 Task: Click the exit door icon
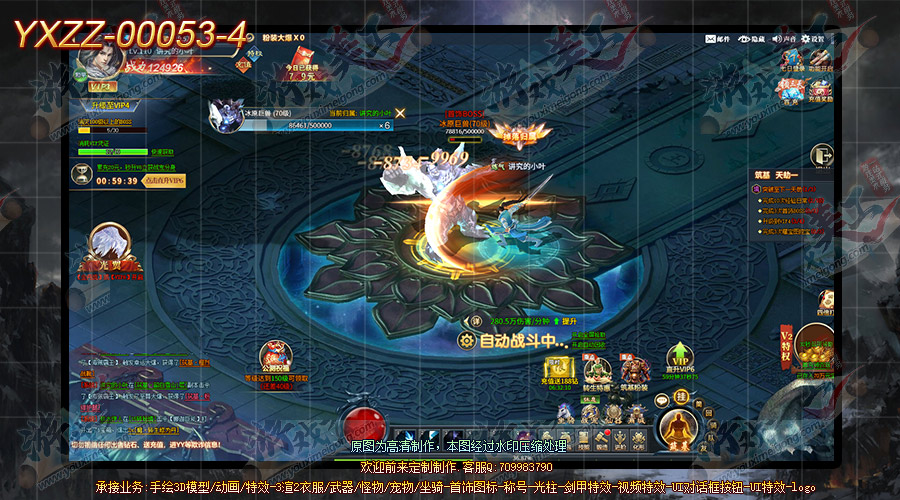click(822, 155)
